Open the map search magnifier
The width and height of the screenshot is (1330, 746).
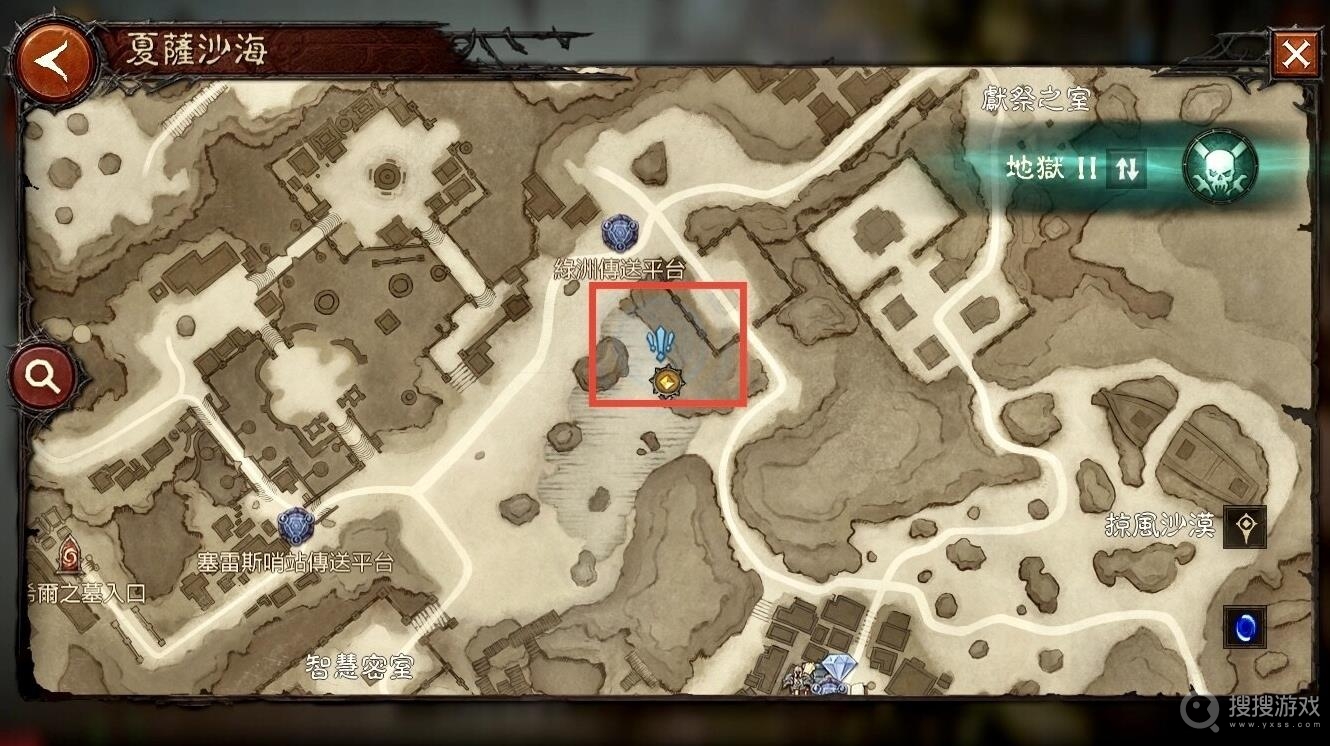tap(42, 377)
